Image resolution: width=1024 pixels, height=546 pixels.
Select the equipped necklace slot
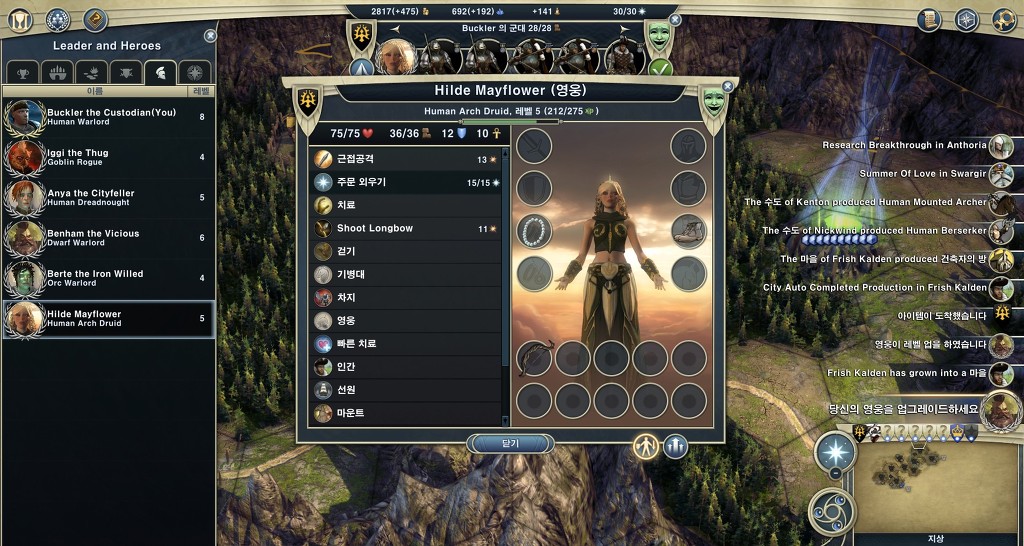point(535,230)
